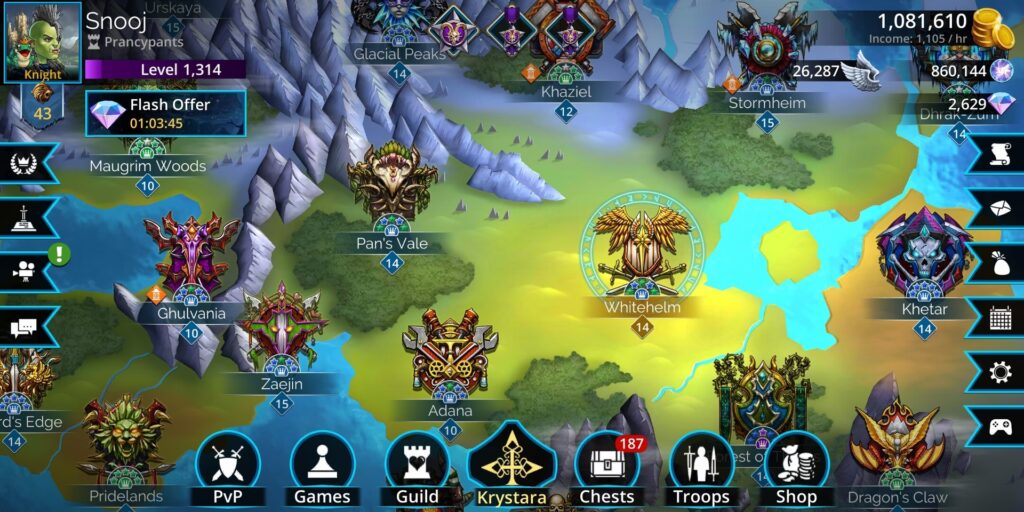Viewport: 1024px width, 512px height.
Task: Select the Adana kingdom
Action: (x=449, y=357)
